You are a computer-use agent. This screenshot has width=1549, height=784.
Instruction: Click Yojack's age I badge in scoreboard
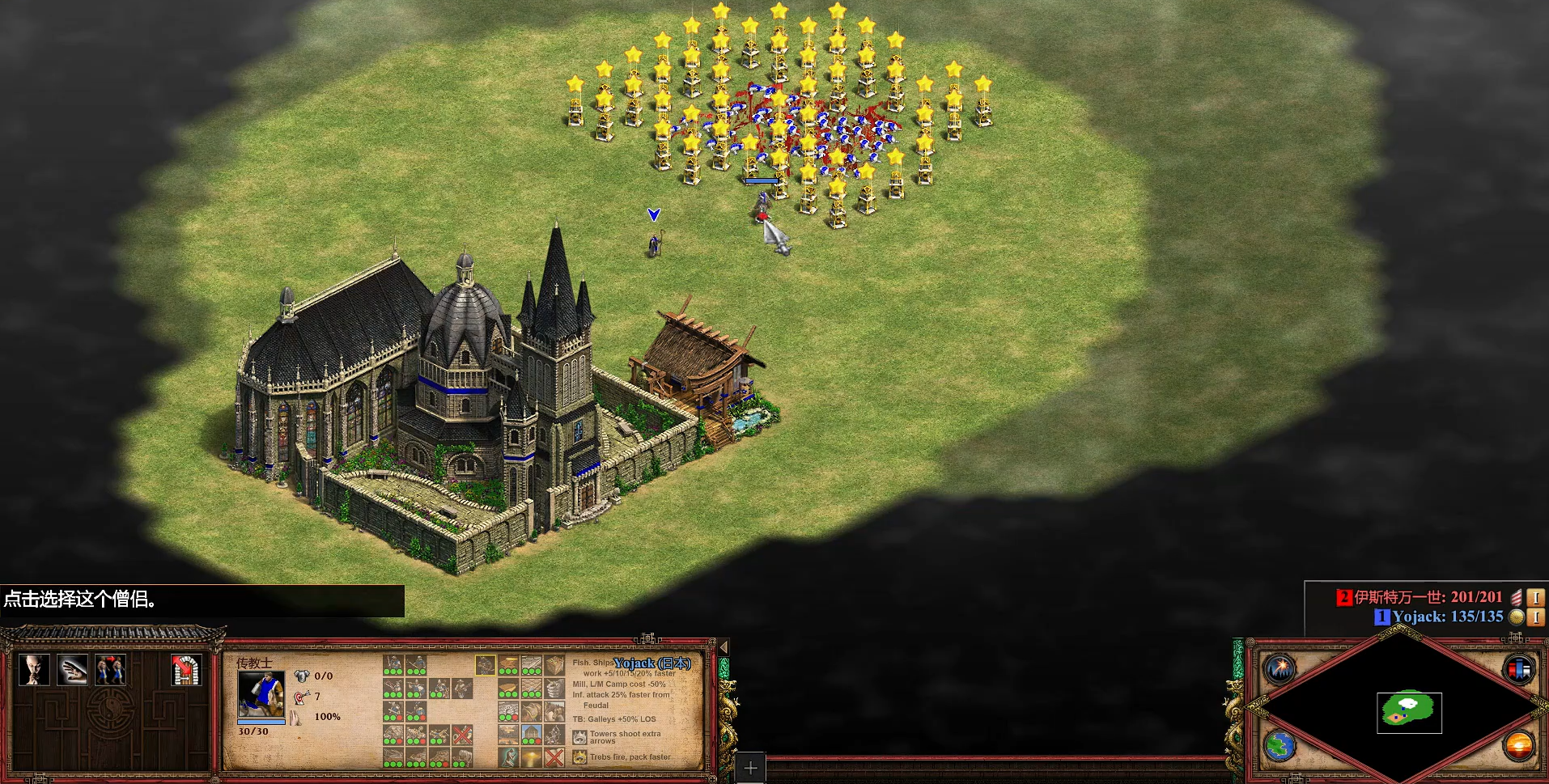(1535, 617)
